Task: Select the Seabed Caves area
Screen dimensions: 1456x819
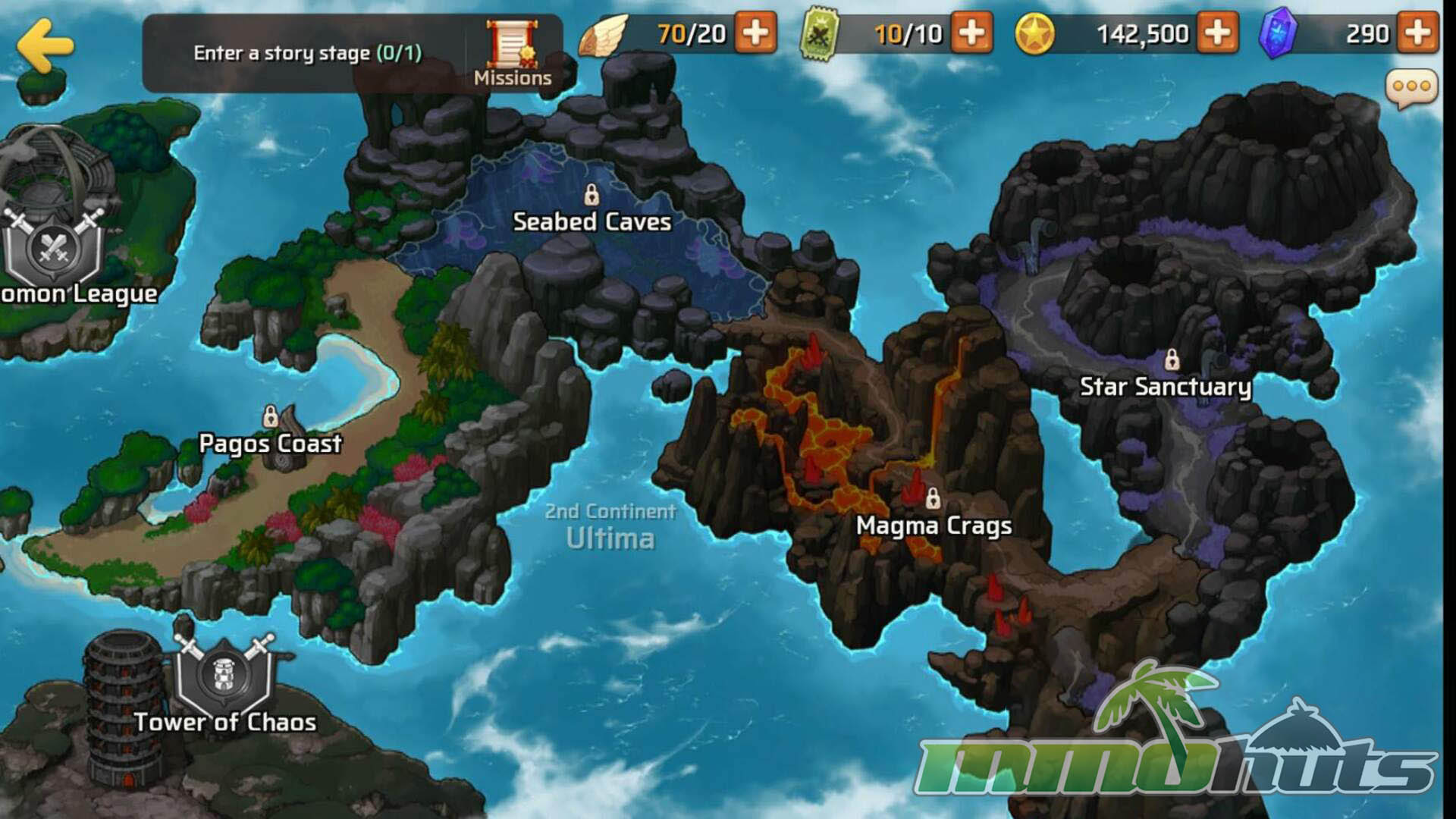Action: tap(591, 220)
